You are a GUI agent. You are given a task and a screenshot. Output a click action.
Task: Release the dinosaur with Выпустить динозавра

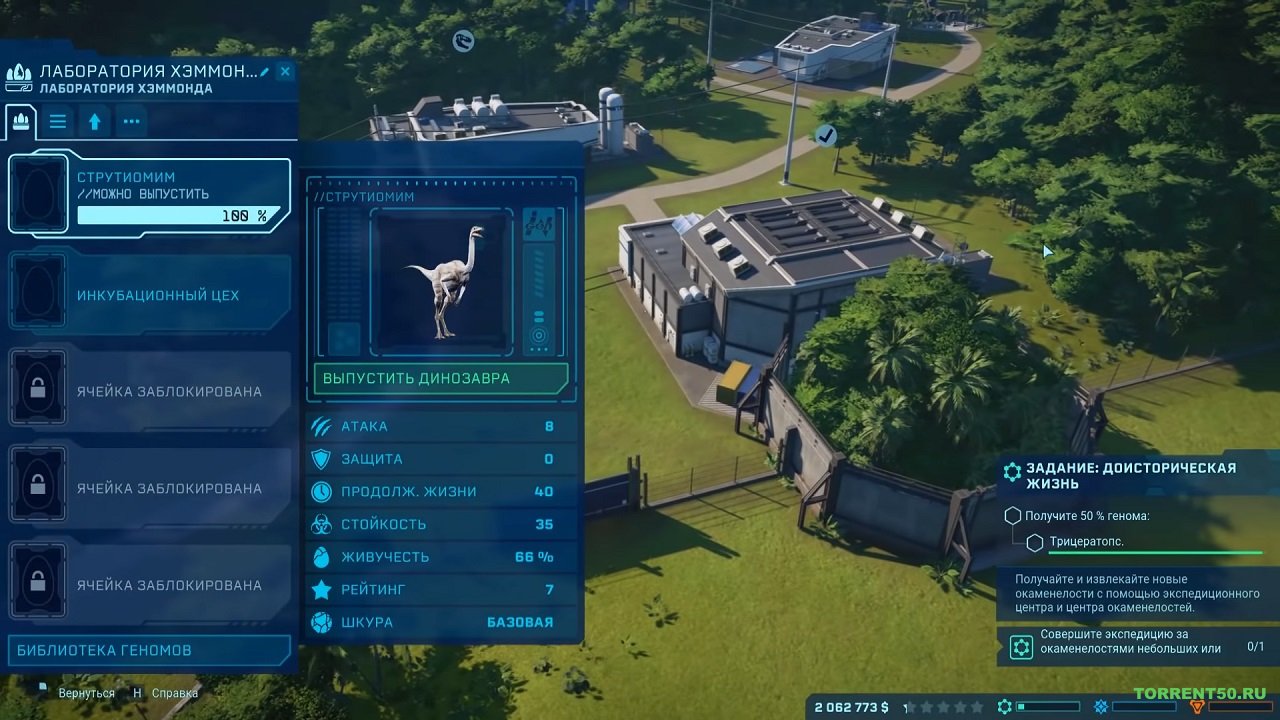point(441,379)
